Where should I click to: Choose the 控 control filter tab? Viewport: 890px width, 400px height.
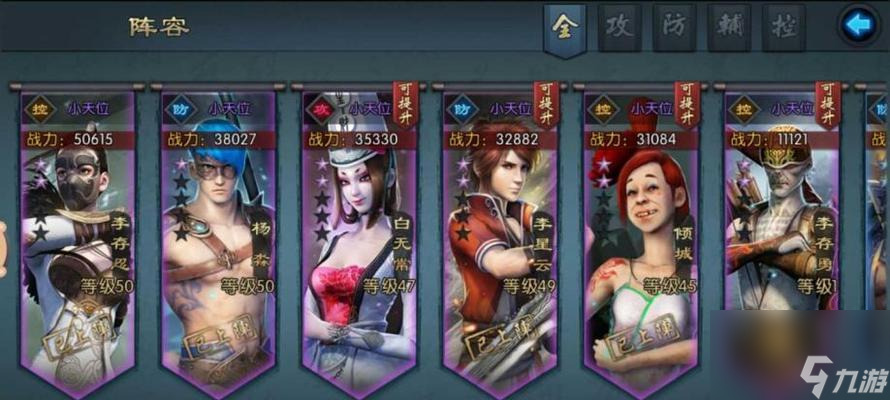(x=783, y=27)
